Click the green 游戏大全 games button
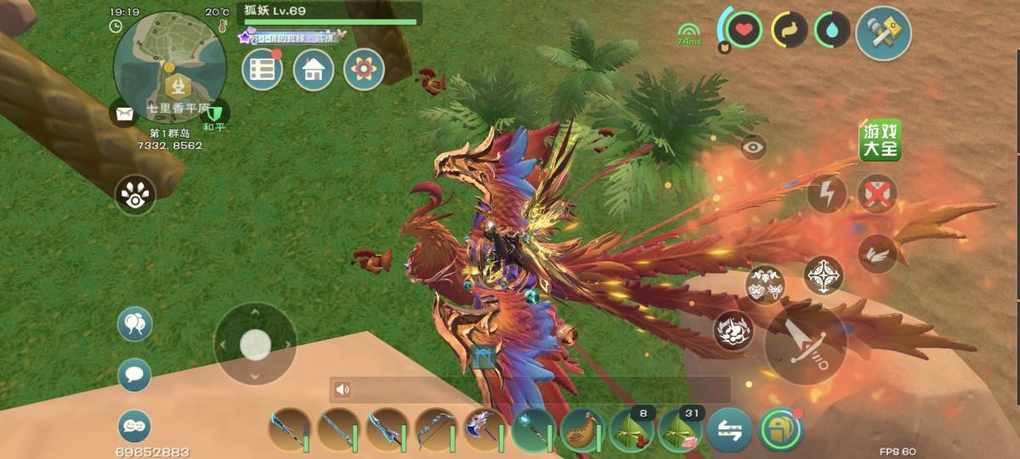Viewport: 1020px width, 459px height. pos(881,141)
